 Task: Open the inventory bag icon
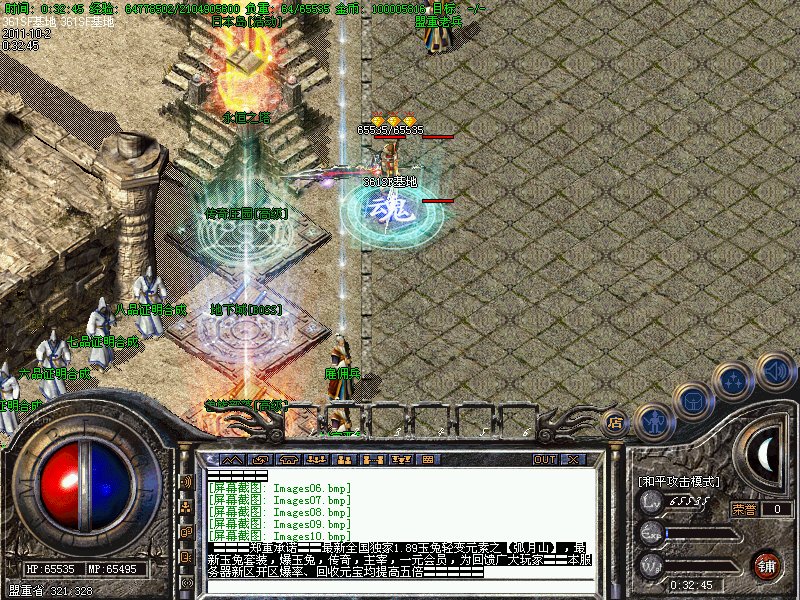tap(693, 401)
